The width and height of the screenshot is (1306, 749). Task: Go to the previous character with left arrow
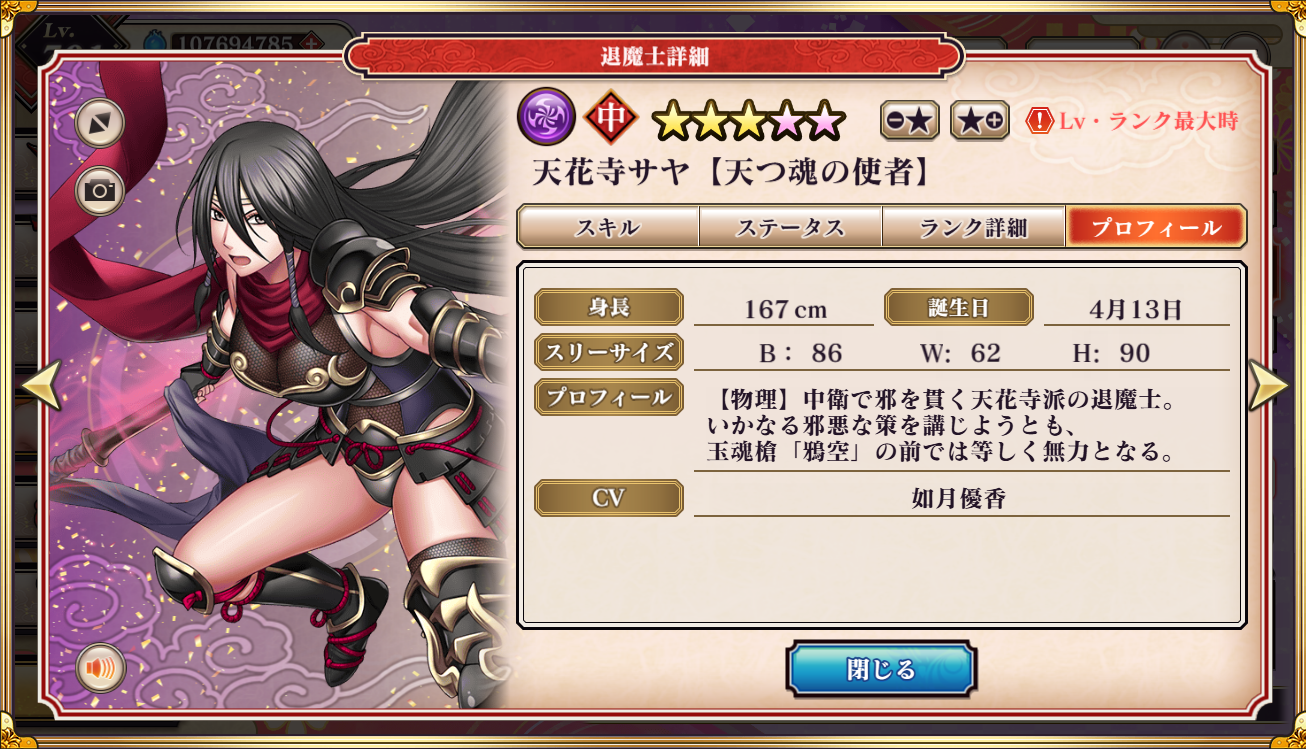pyautogui.click(x=41, y=385)
